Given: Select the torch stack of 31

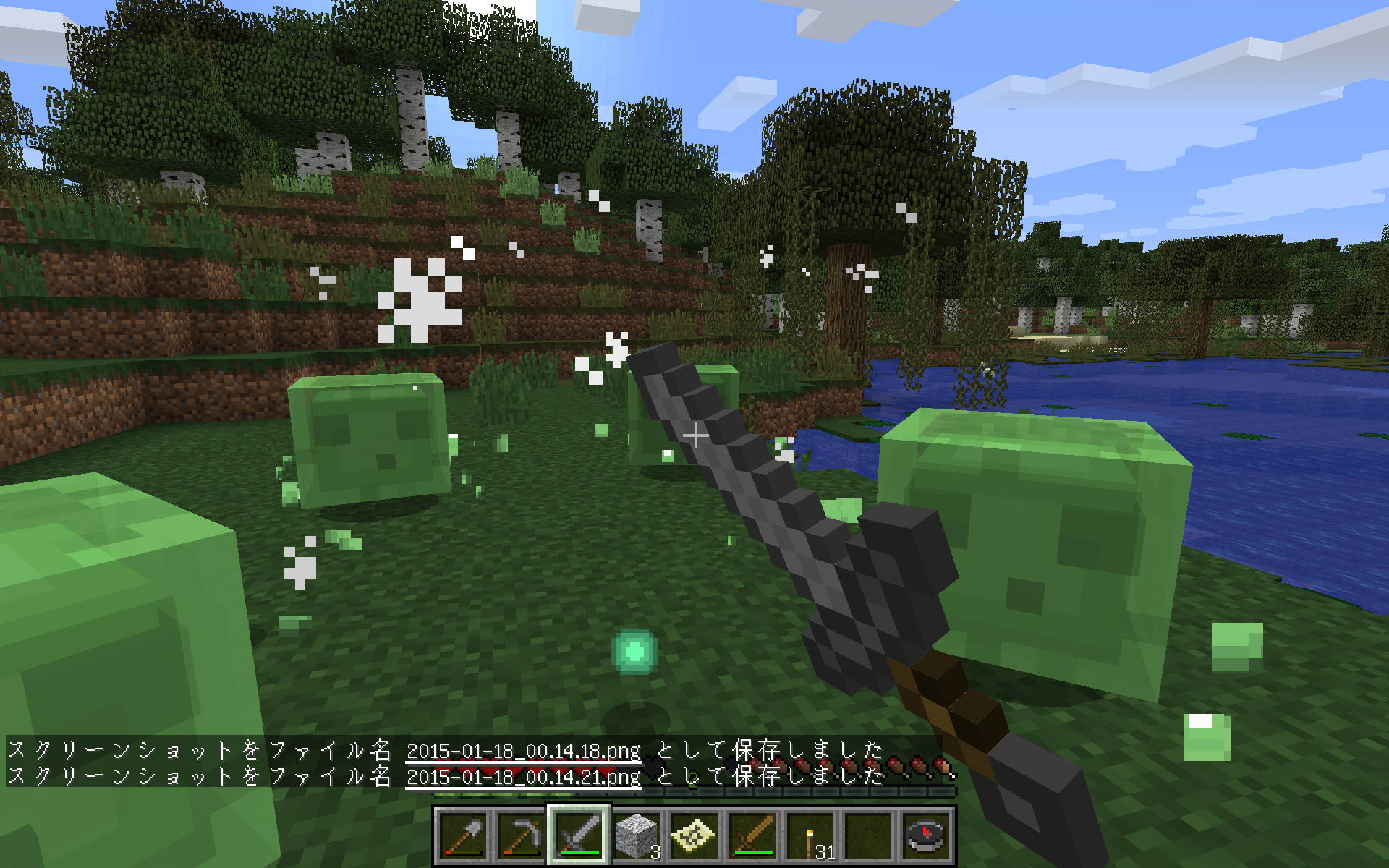Looking at the screenshot, I should 810,835.
